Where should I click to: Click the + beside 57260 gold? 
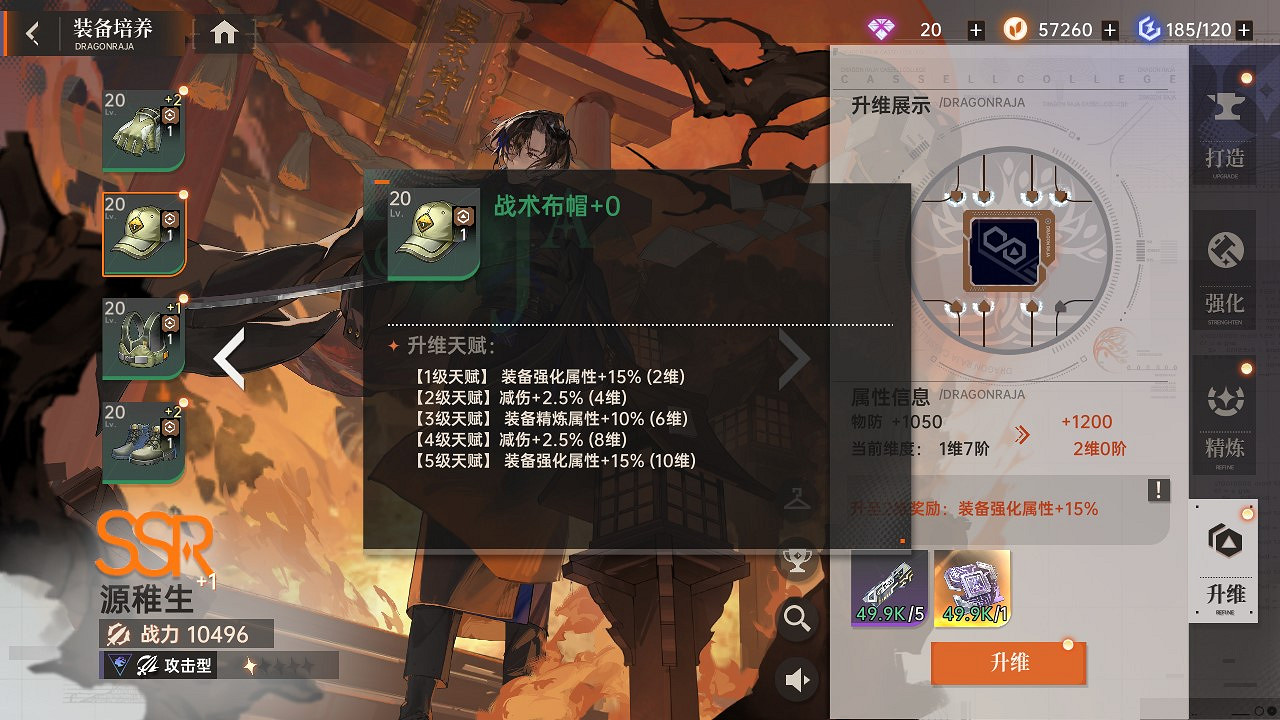point(1110,29)
